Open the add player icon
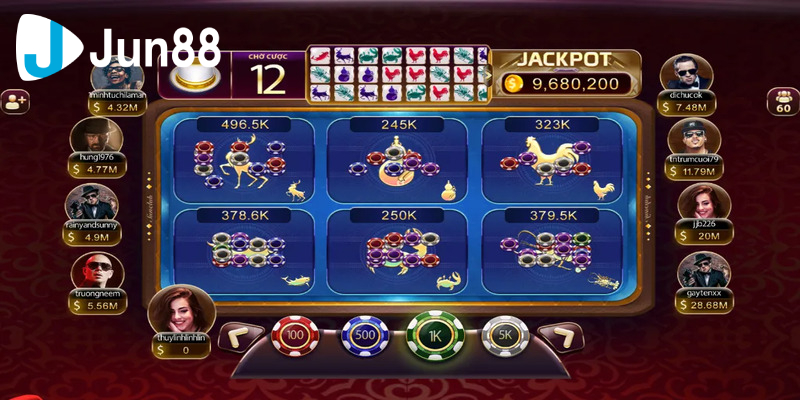 click(15, 100)
